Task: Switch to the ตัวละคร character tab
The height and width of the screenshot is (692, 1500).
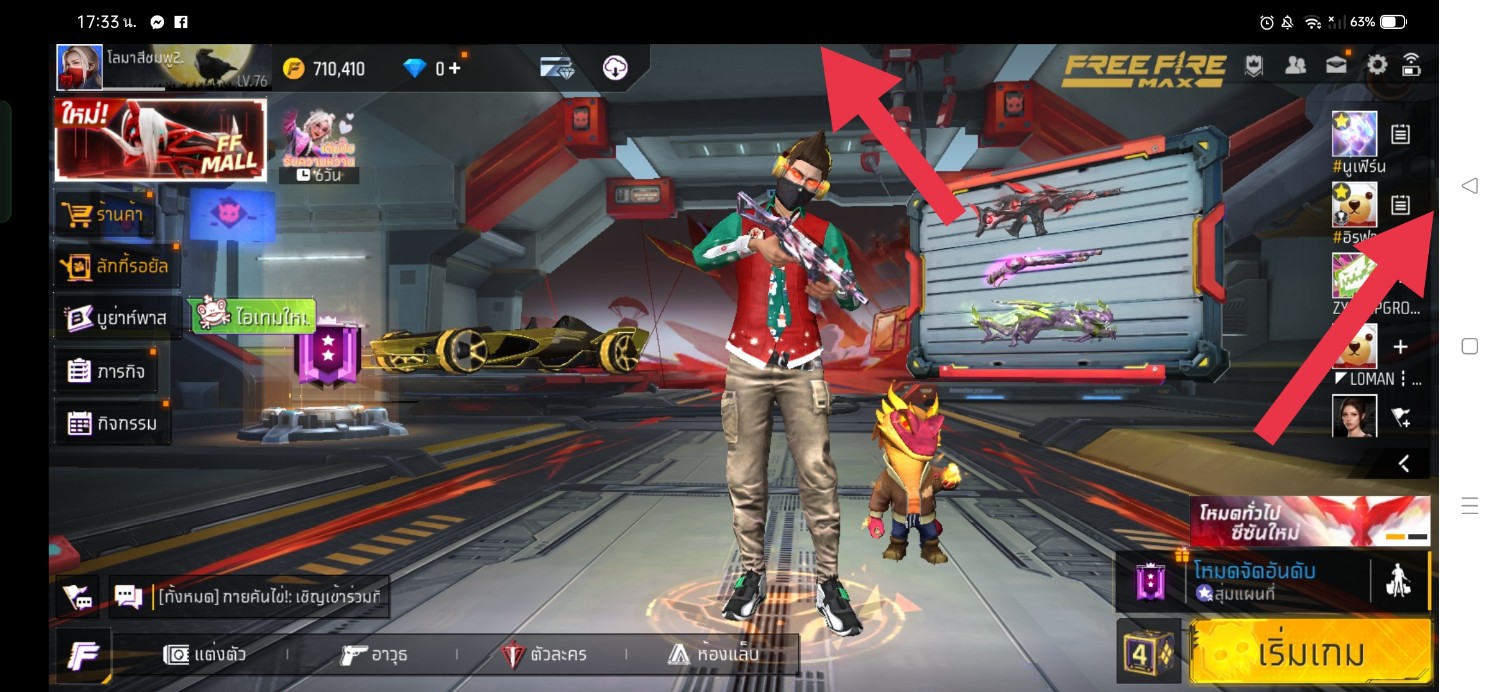Action: (x=544, y=655)
